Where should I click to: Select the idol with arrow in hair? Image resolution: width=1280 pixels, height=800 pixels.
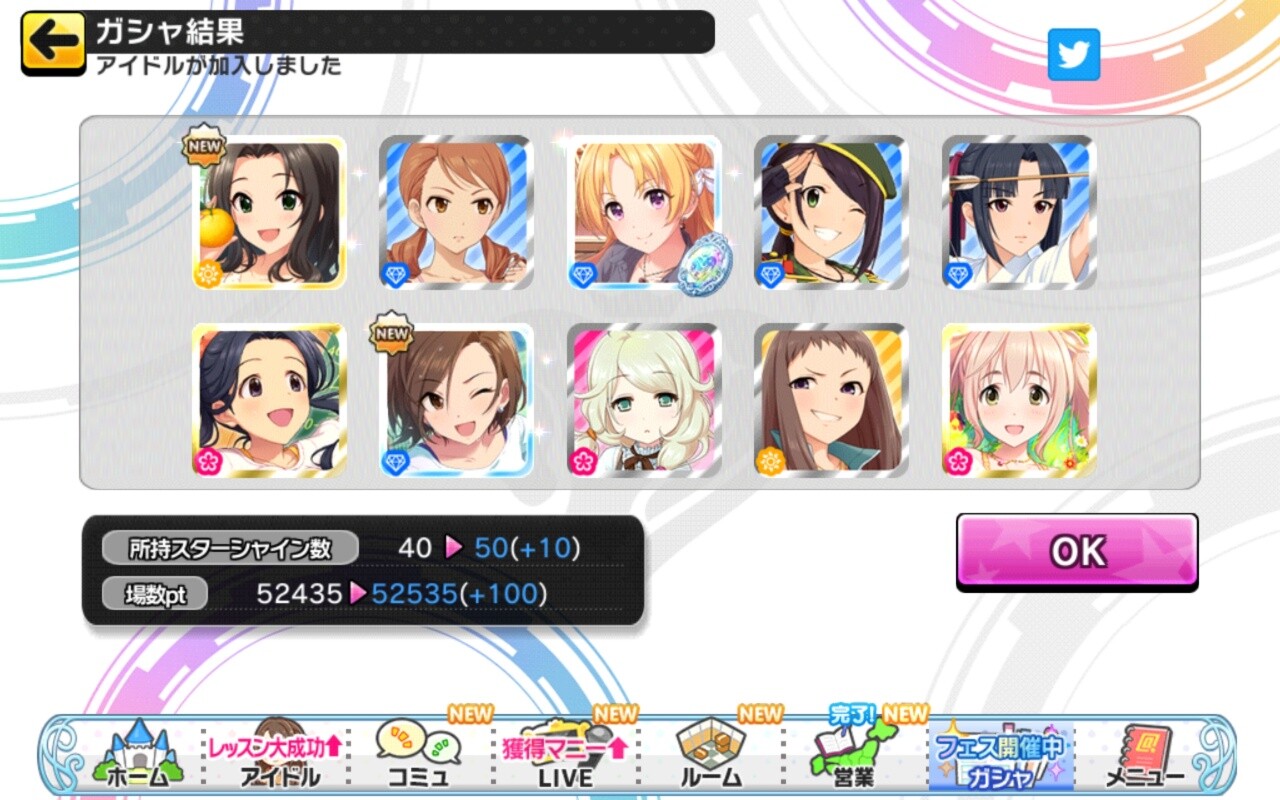pos(1018,213)
